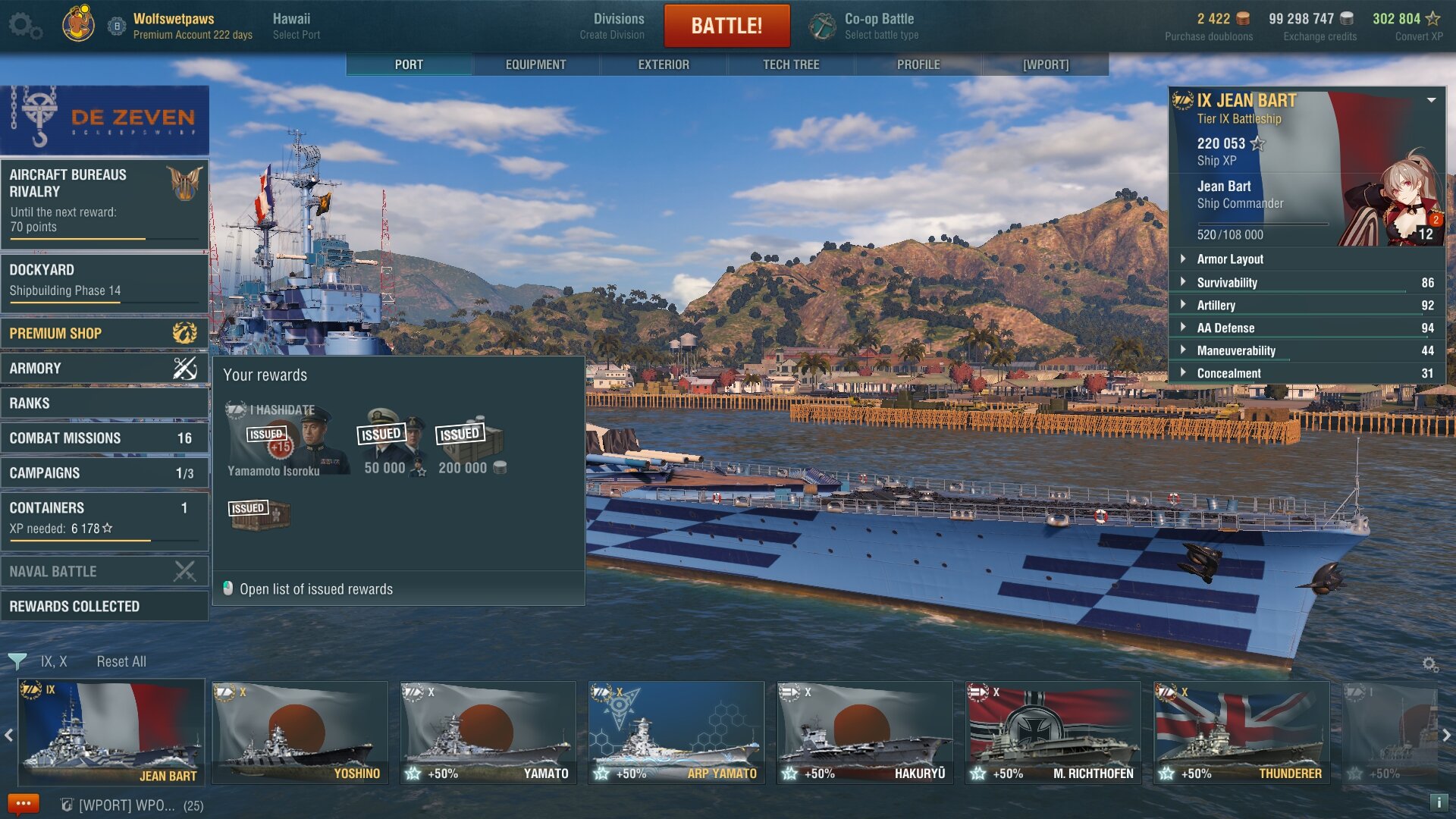Image resolution: width=1456 pixels, height=819 pixels.
Task: Switch to the Equipment tab
Action: tap(535, 64)
